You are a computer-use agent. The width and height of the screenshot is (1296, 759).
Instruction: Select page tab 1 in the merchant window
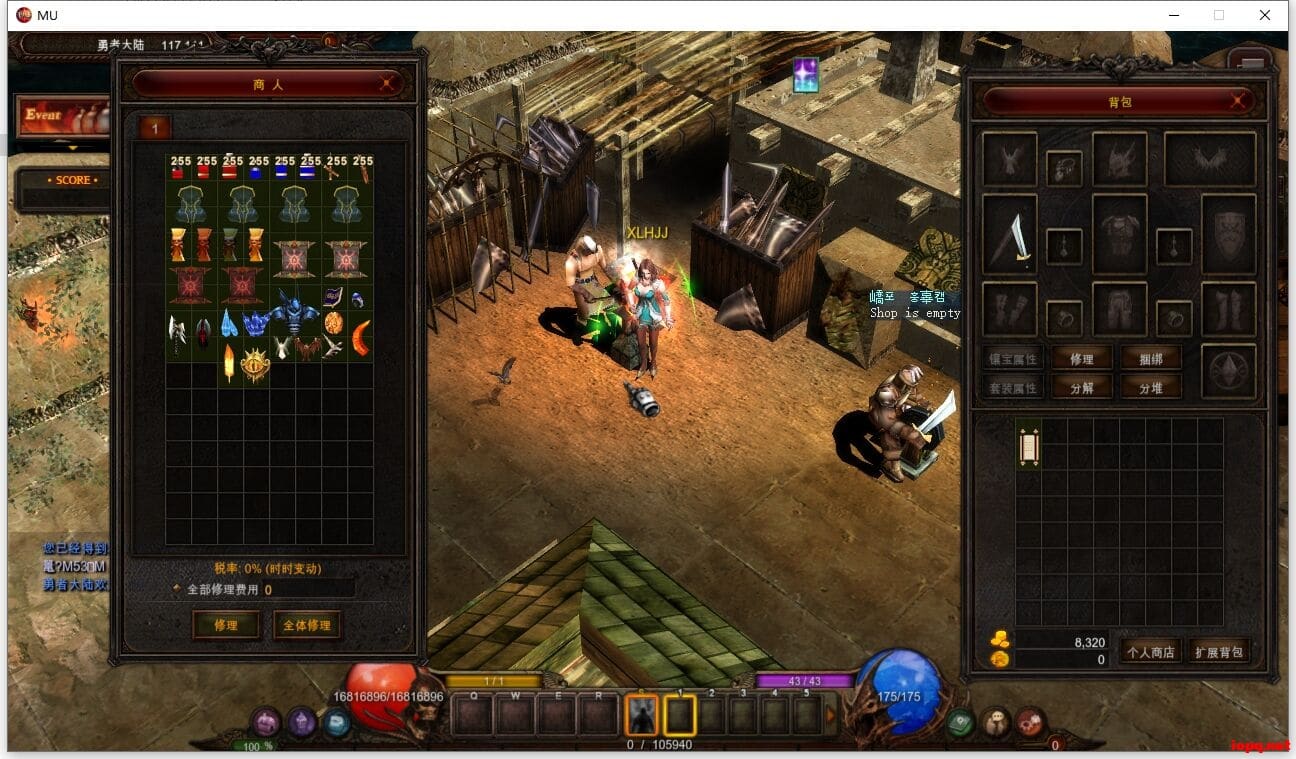tap(155, 129)
